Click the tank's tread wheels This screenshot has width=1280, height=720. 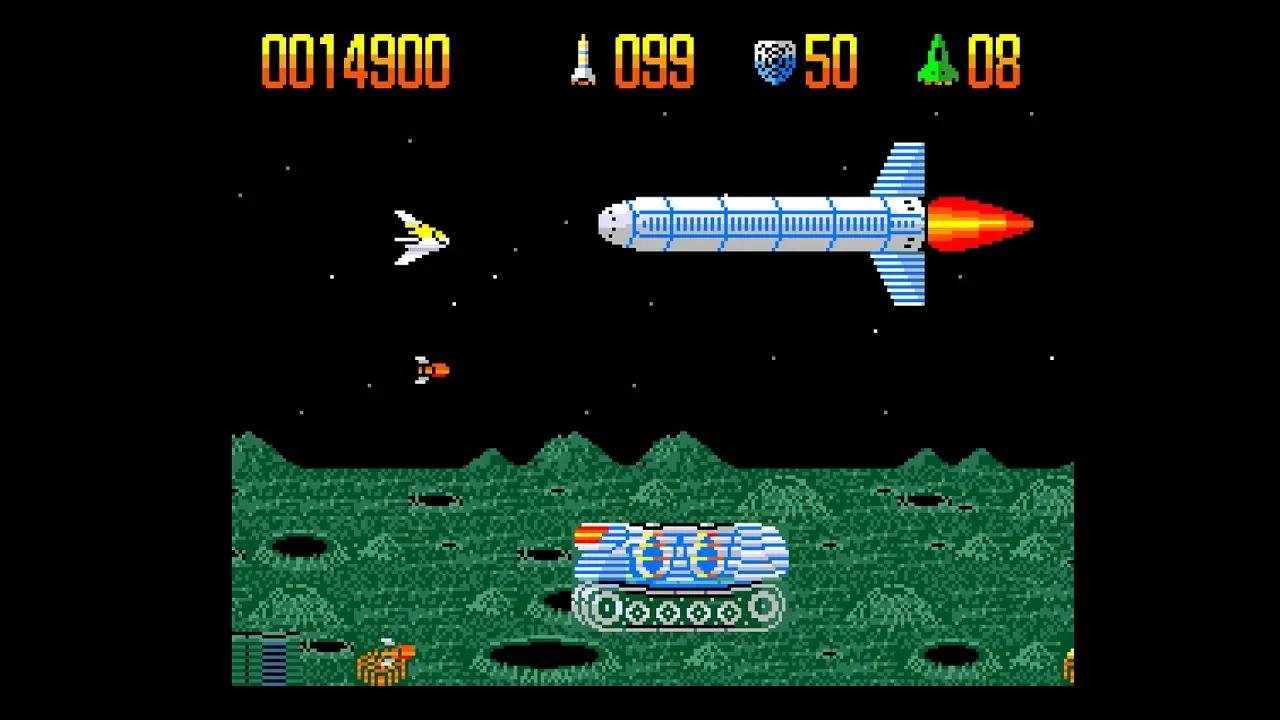pos(680,610)
